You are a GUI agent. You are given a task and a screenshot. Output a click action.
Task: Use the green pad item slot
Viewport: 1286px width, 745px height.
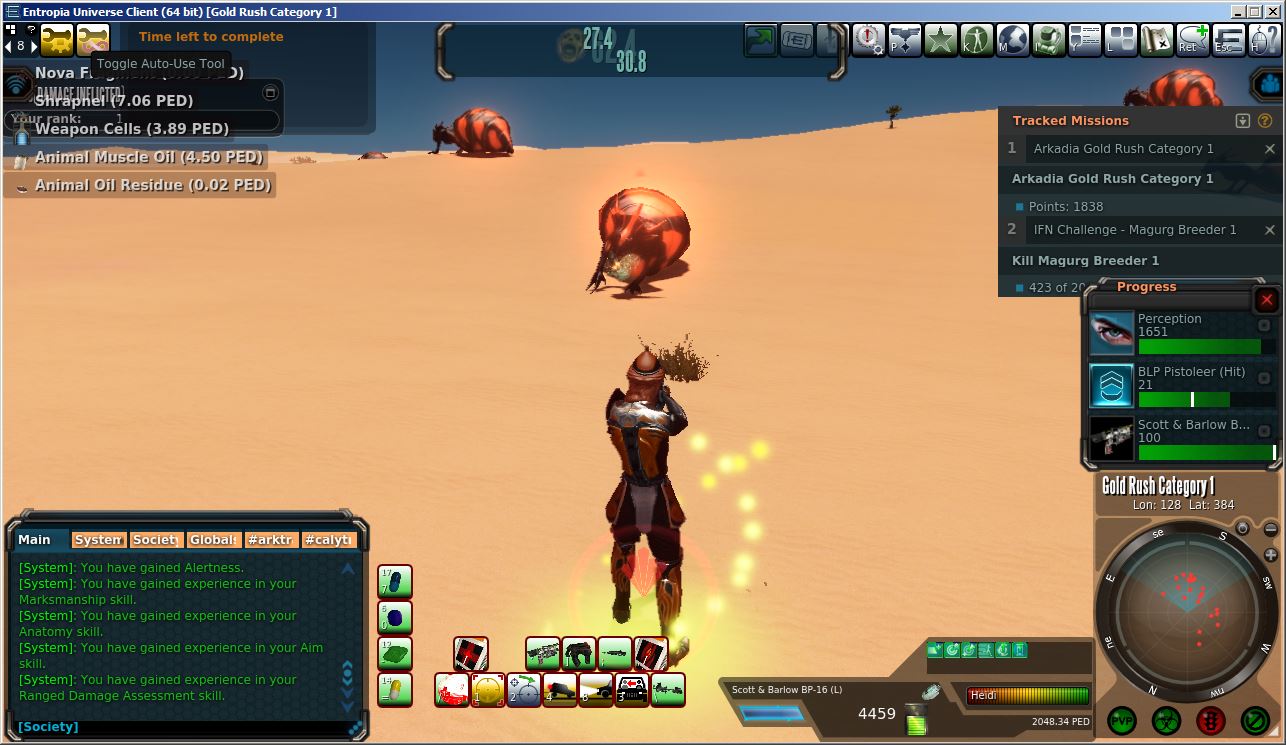(395, 654)
